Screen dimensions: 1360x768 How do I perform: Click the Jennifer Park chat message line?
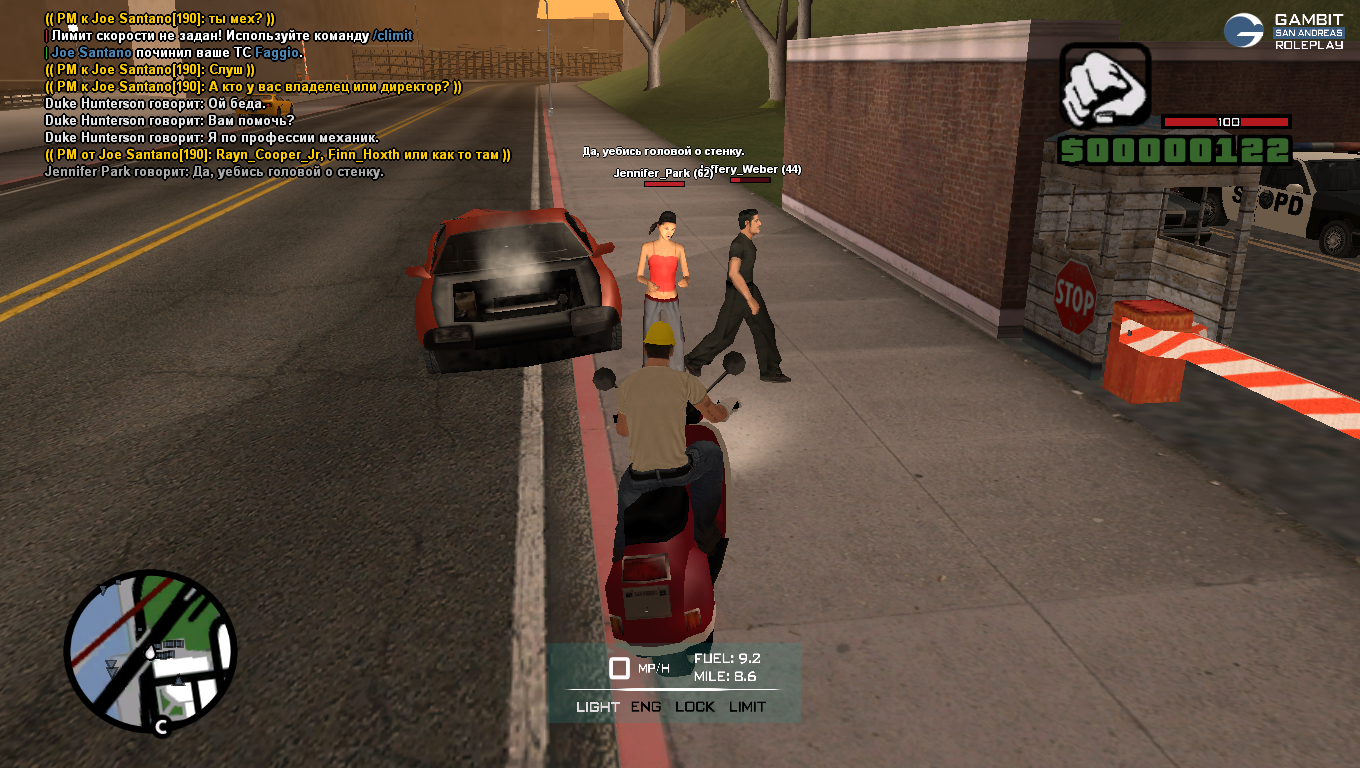(x=214, y=172)
